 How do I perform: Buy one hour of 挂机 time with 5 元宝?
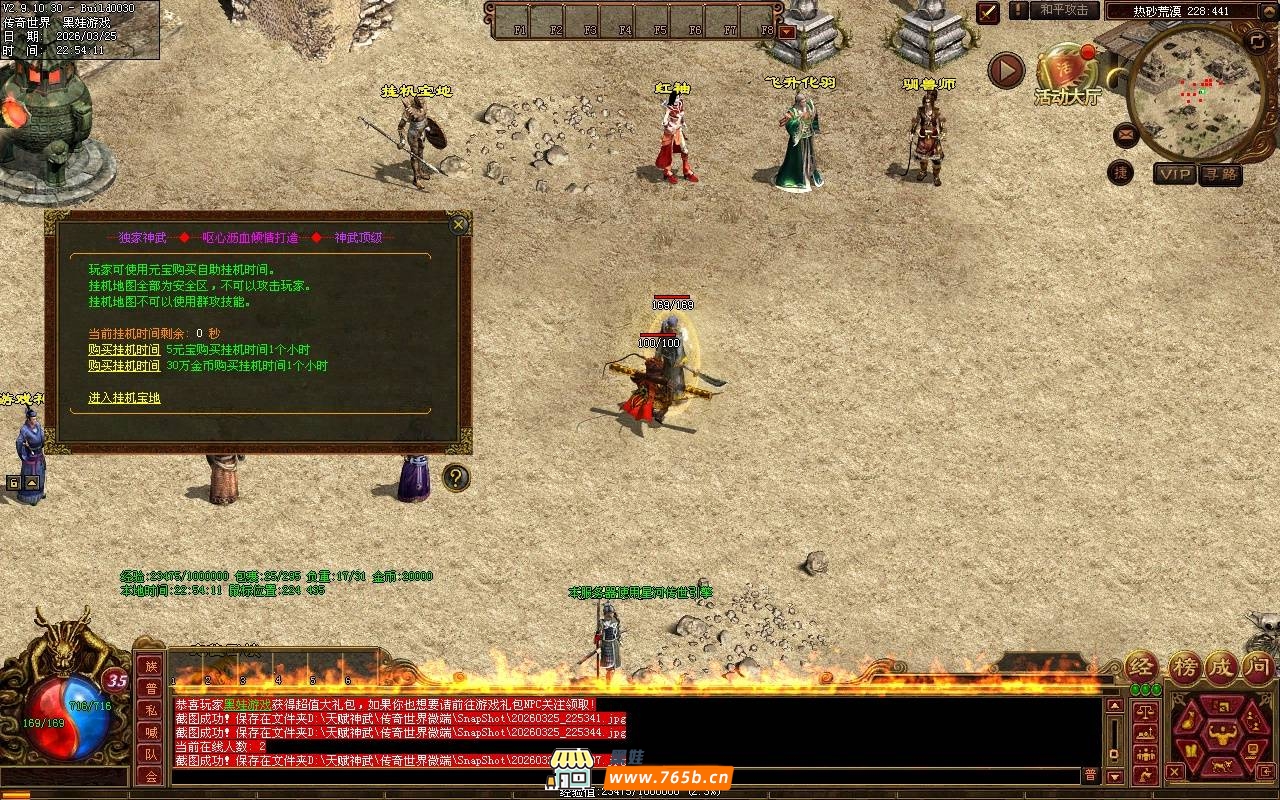(124, 350)
